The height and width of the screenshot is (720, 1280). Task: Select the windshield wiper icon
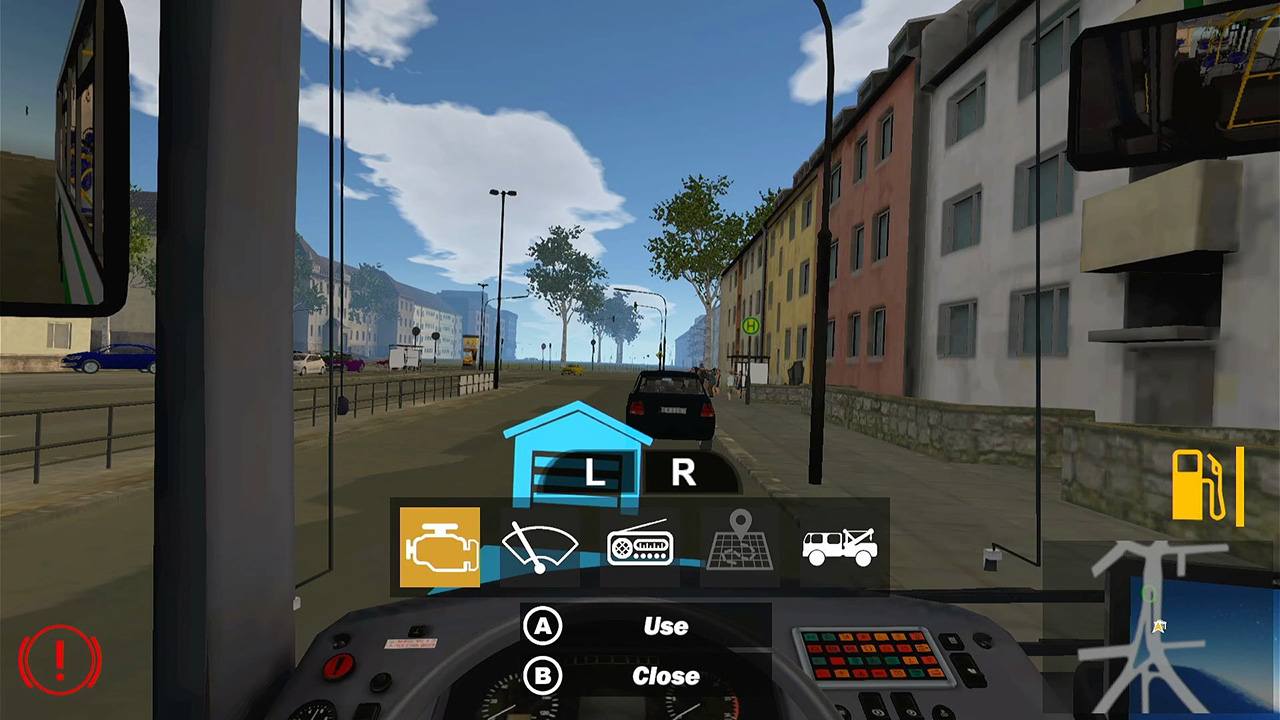(538, 546)
